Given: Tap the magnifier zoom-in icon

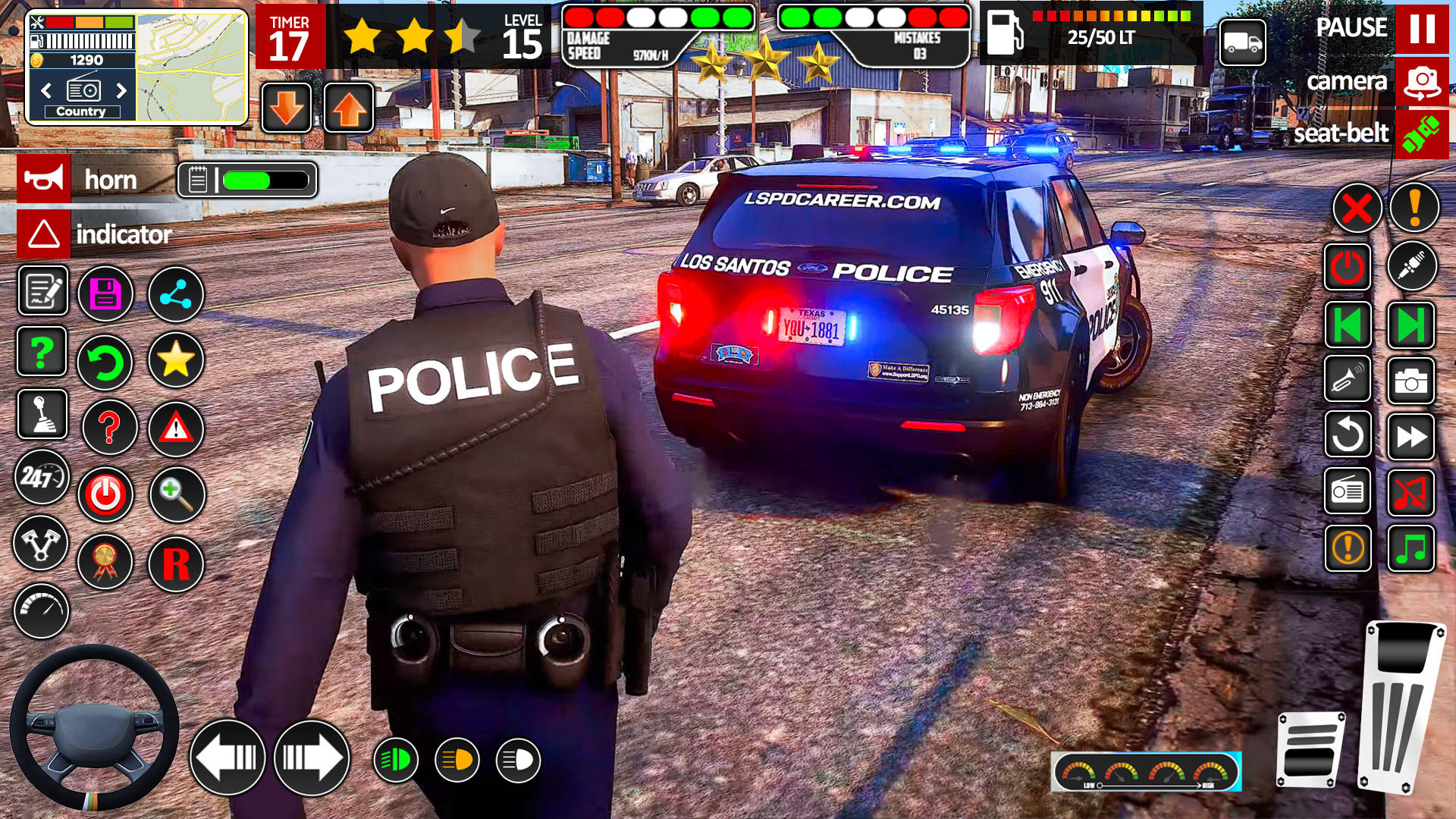Looking at the screenshot, I should [x=176, y=494].
